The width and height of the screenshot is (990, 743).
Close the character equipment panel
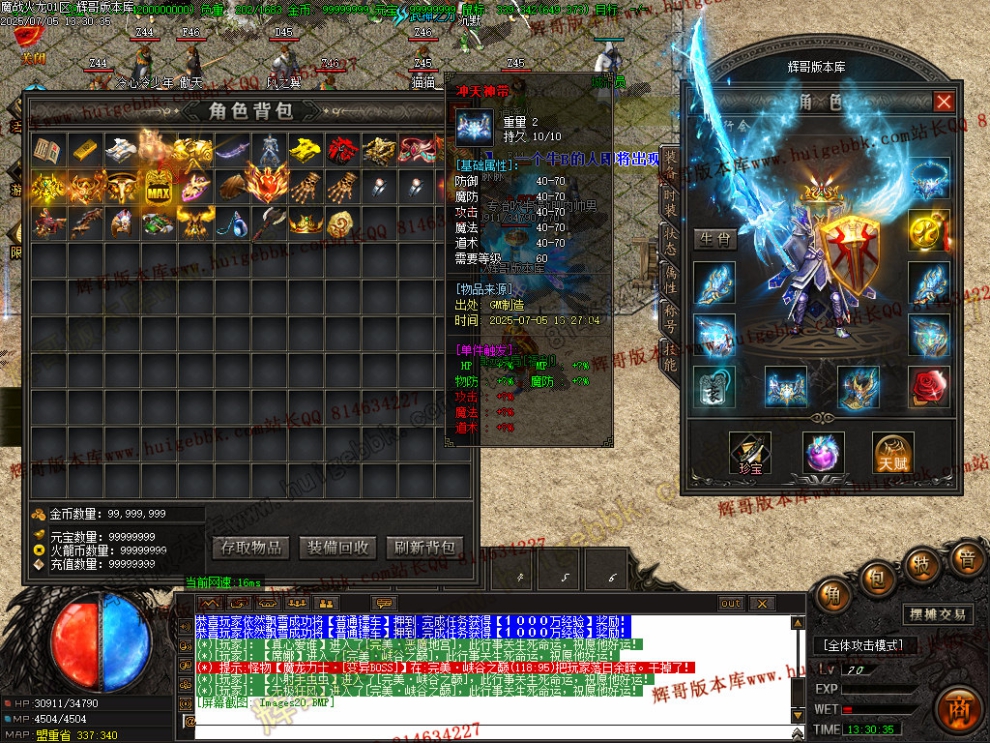943,102
